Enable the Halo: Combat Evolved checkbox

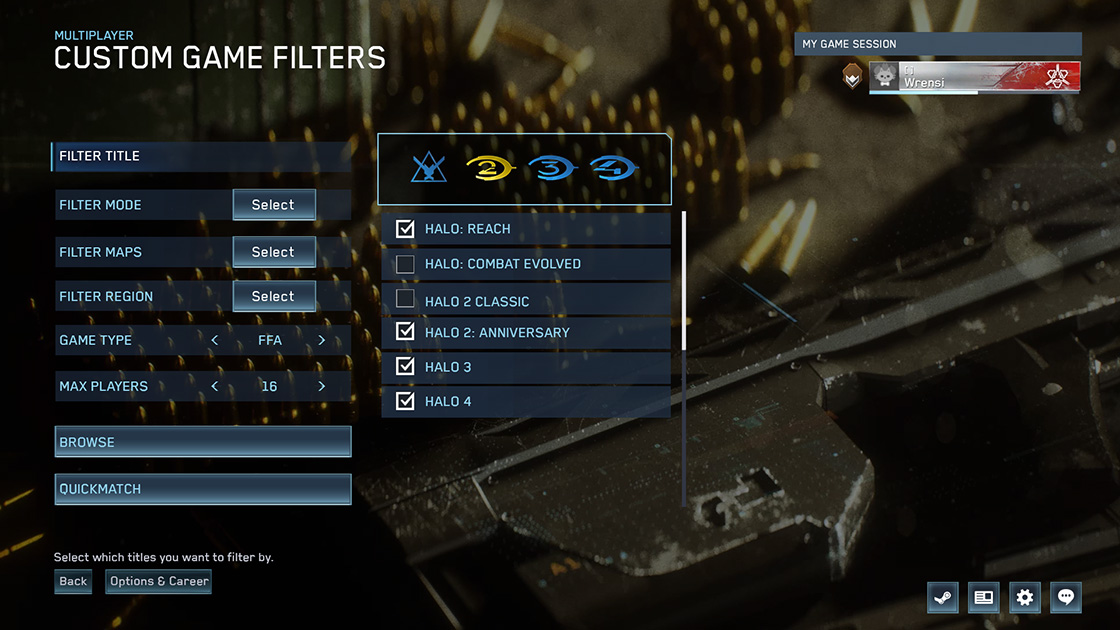click(x=405, y=264)
